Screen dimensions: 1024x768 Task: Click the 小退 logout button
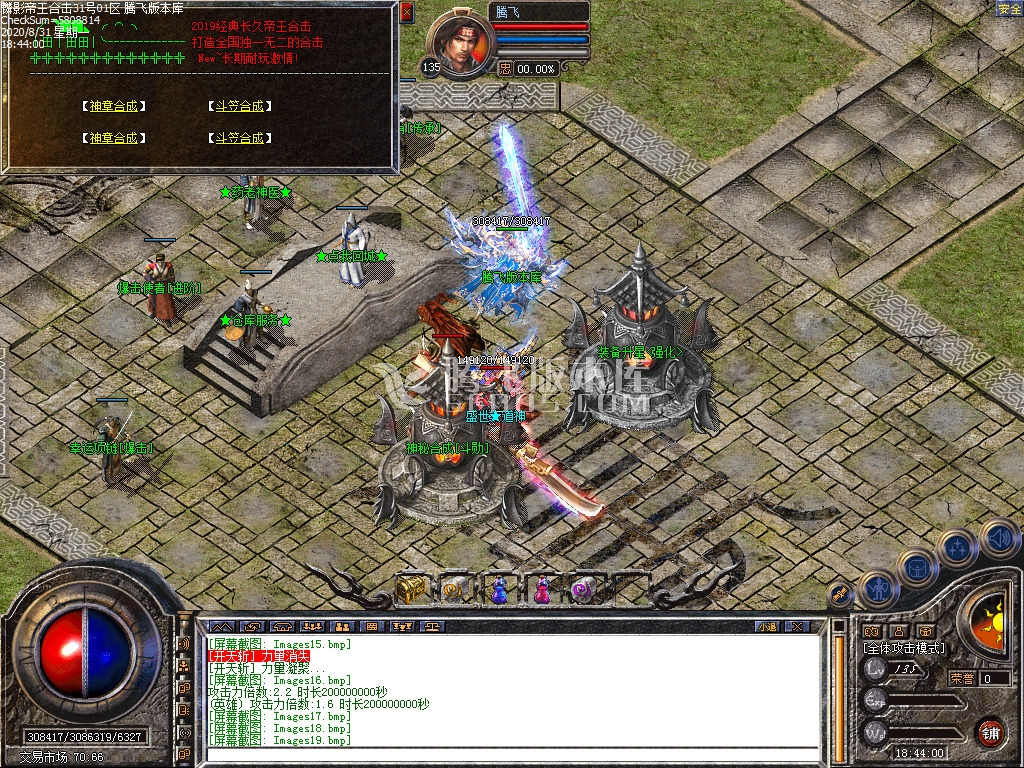767,627
